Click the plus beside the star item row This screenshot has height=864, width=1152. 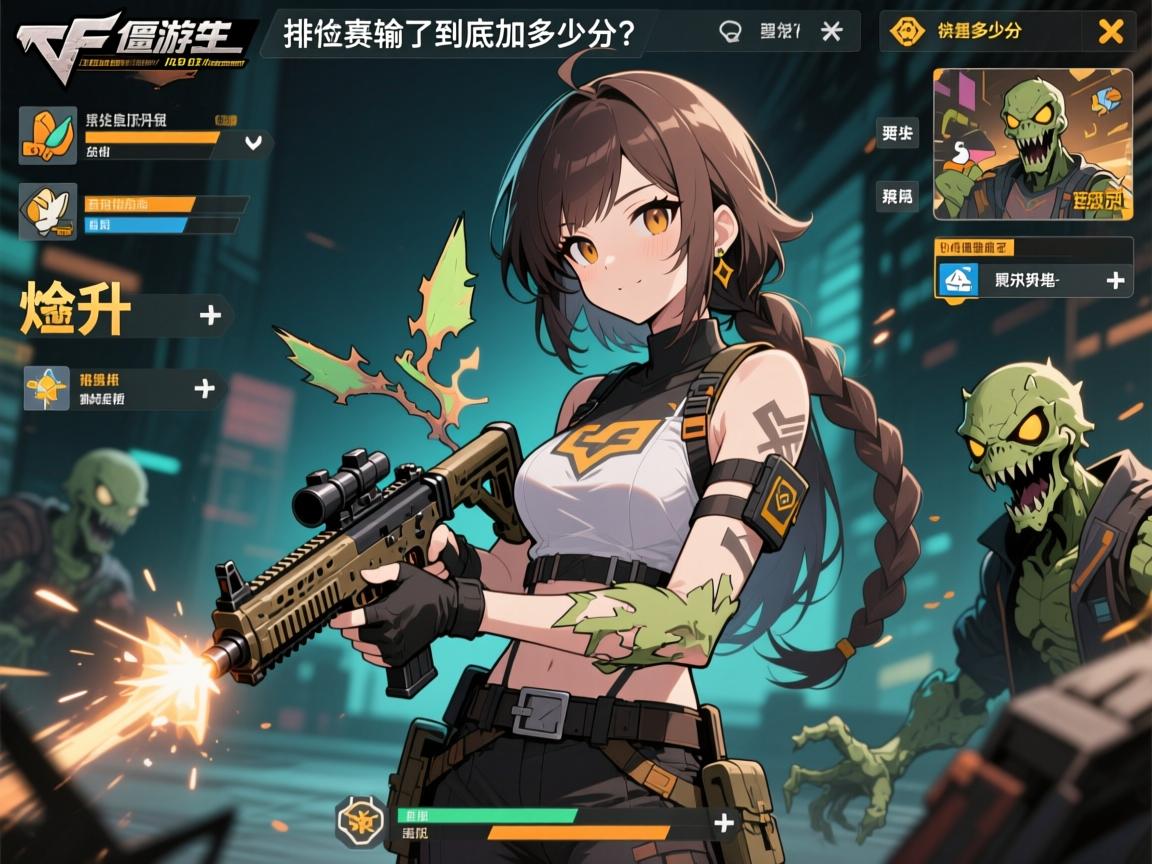click(204, 388)
